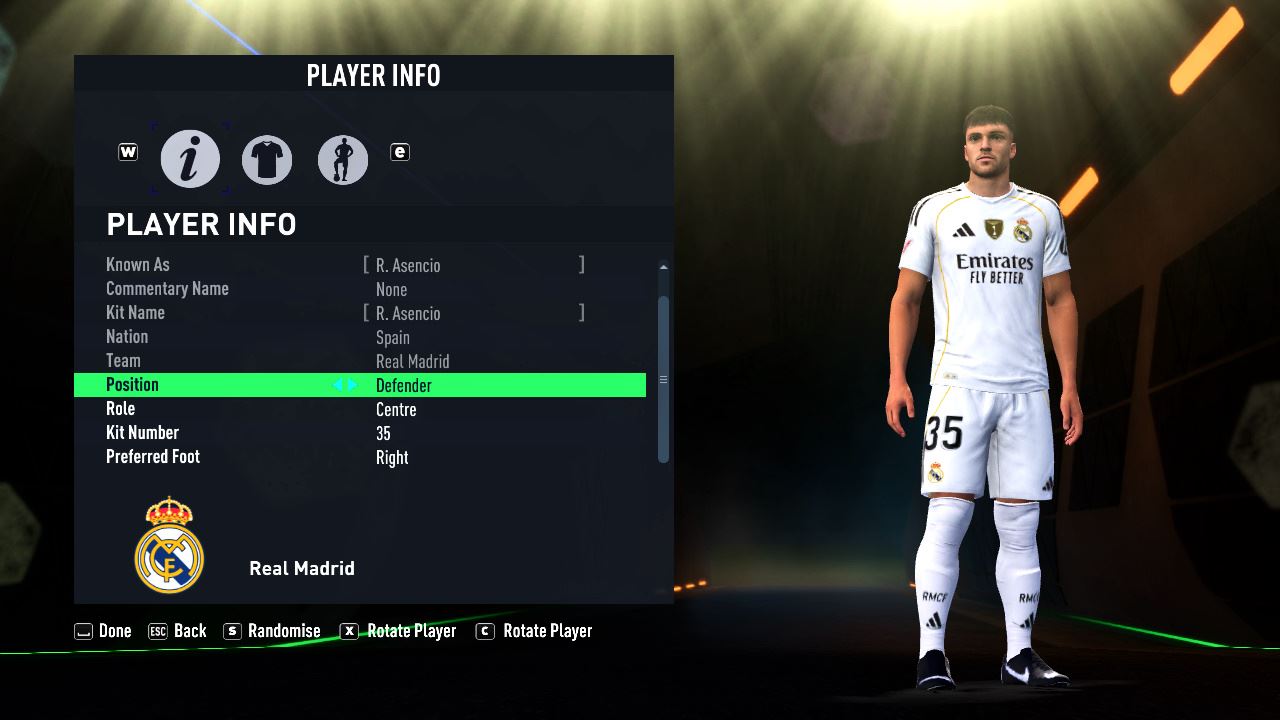Randomise the player details
This screenshot has width=1280, height=720.
(x=272, y=631)
